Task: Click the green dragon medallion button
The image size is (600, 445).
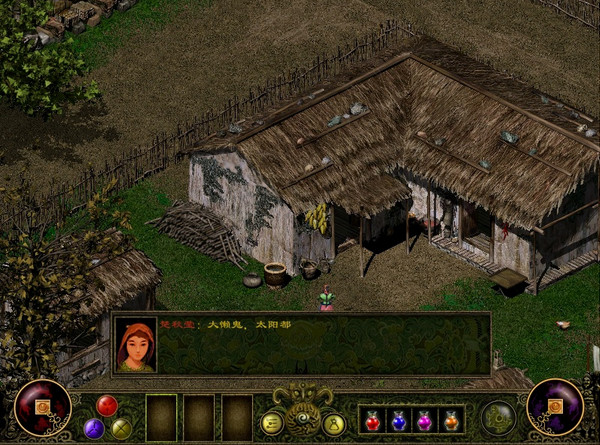Action: (x=498, y=418)
